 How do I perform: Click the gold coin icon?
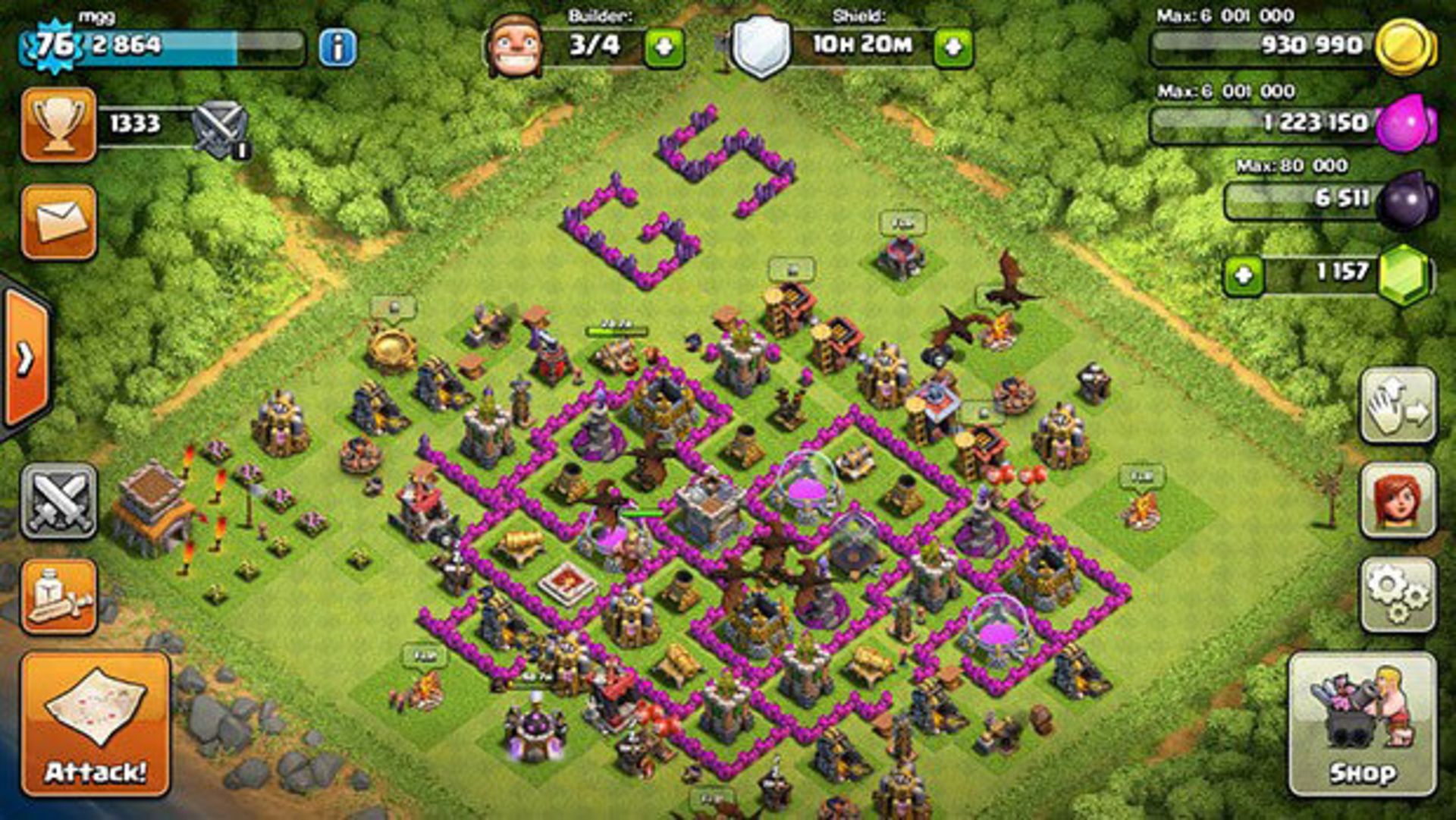1405,47
